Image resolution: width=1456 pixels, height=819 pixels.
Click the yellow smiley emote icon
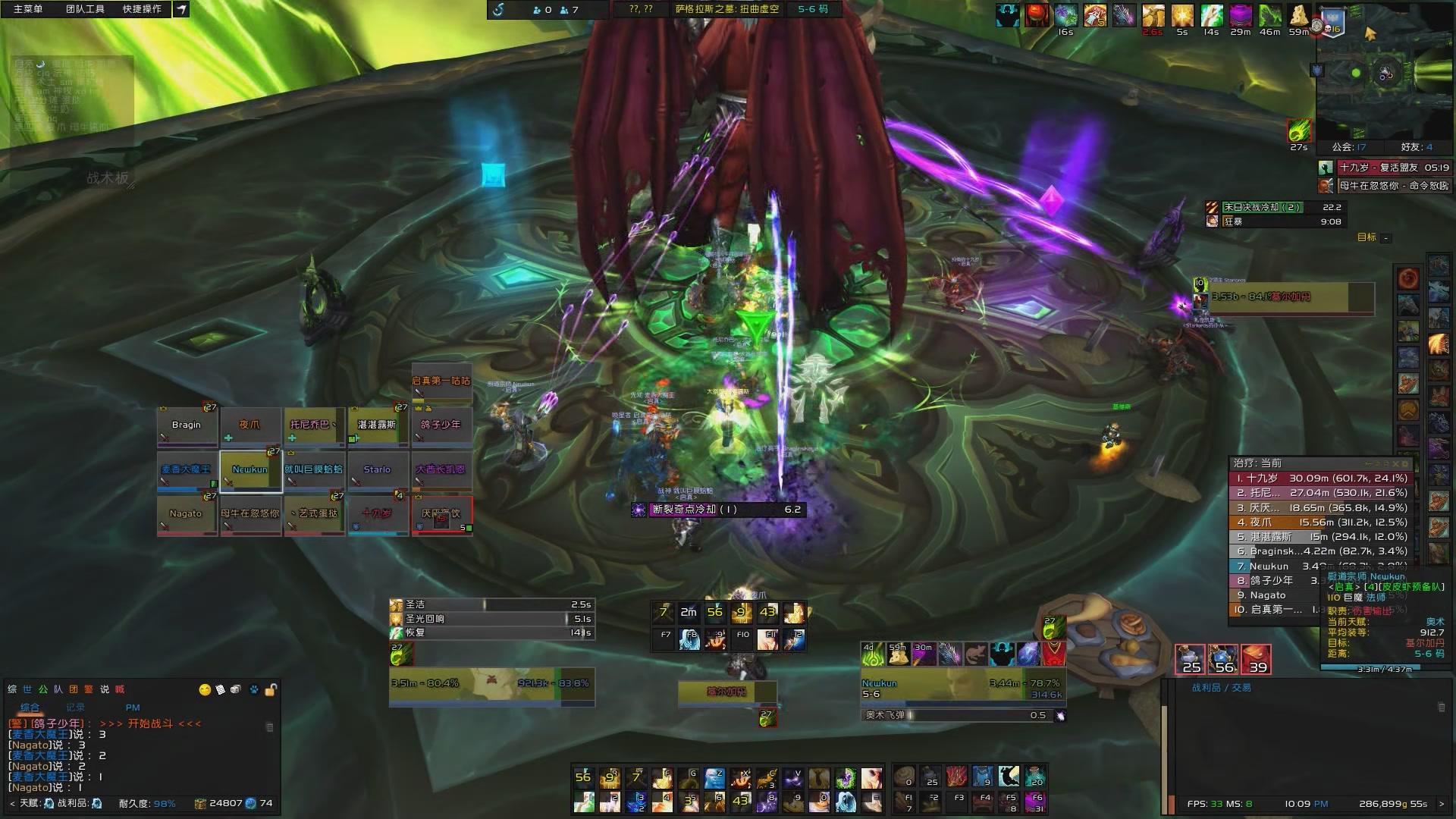tap(205, 690)
